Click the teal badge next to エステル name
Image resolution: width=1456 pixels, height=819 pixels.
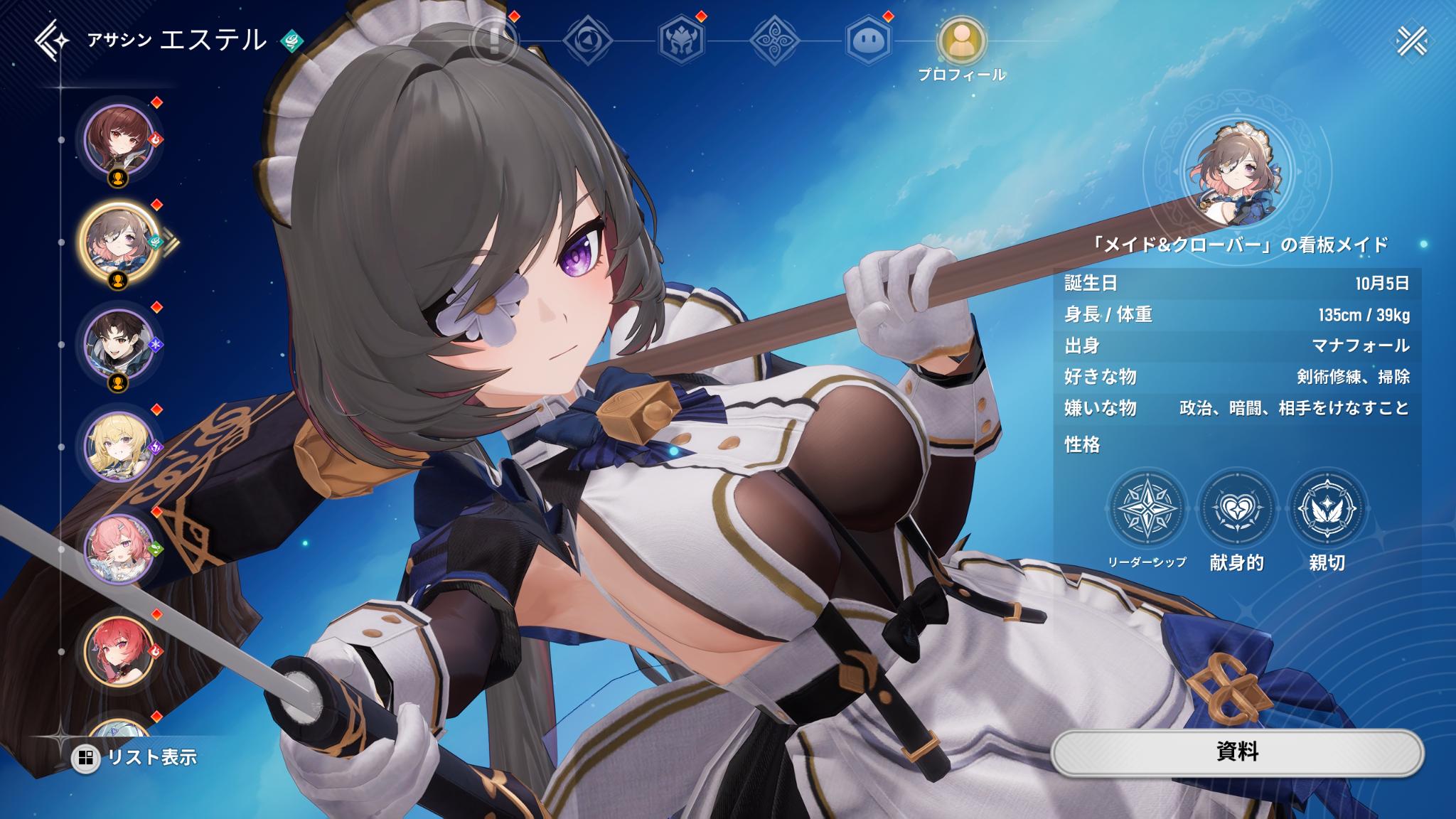click(291, 41)
